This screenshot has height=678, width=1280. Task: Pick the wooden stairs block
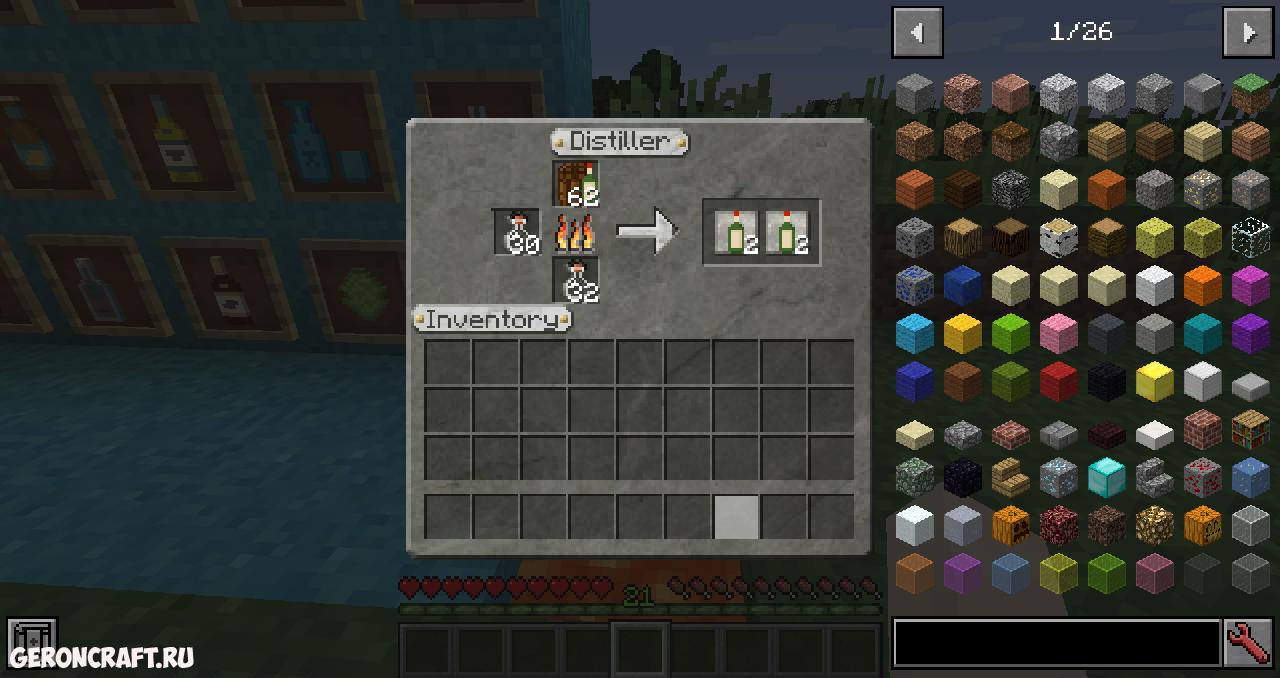pos(1010,477)
